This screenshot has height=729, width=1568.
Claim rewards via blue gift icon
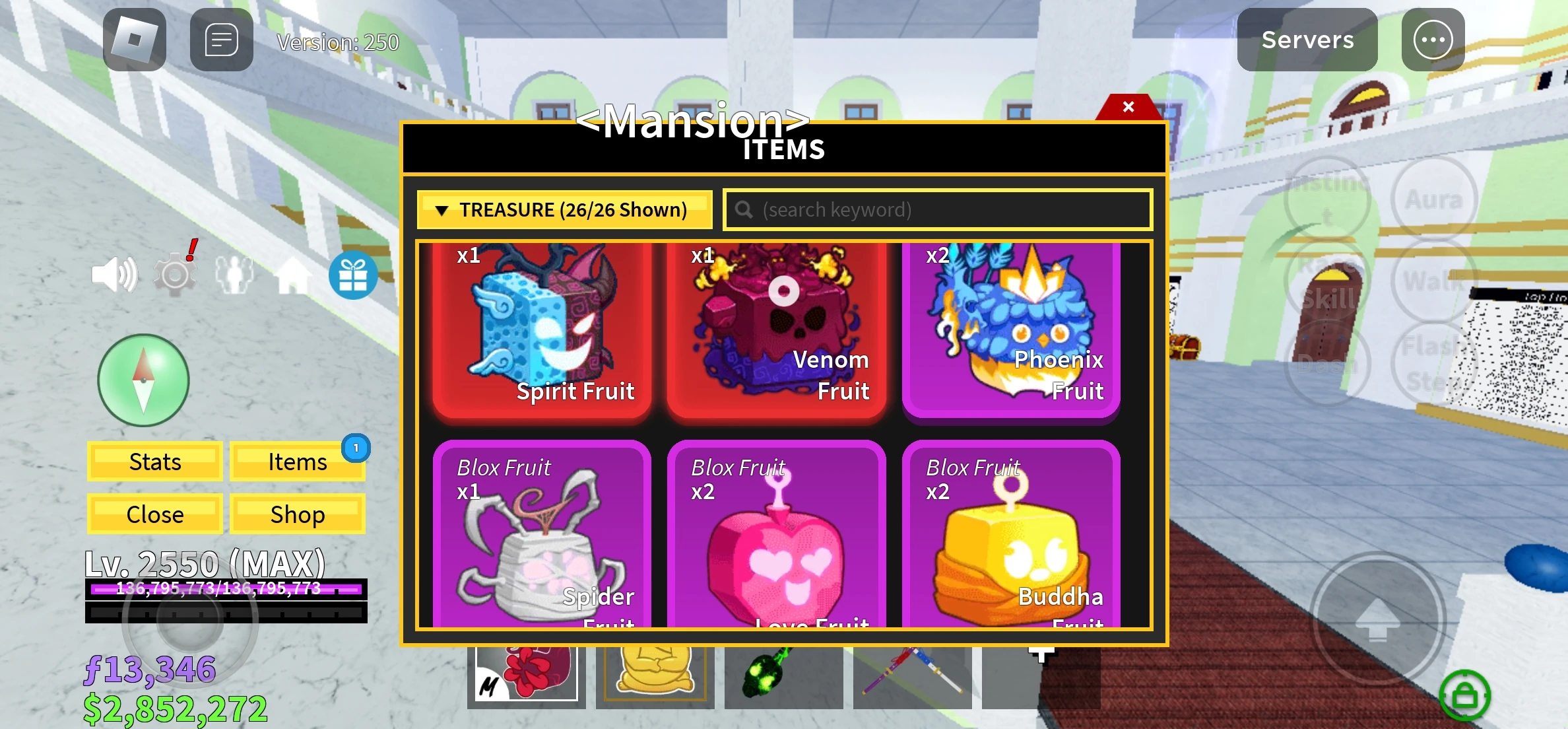click(353, 275)
